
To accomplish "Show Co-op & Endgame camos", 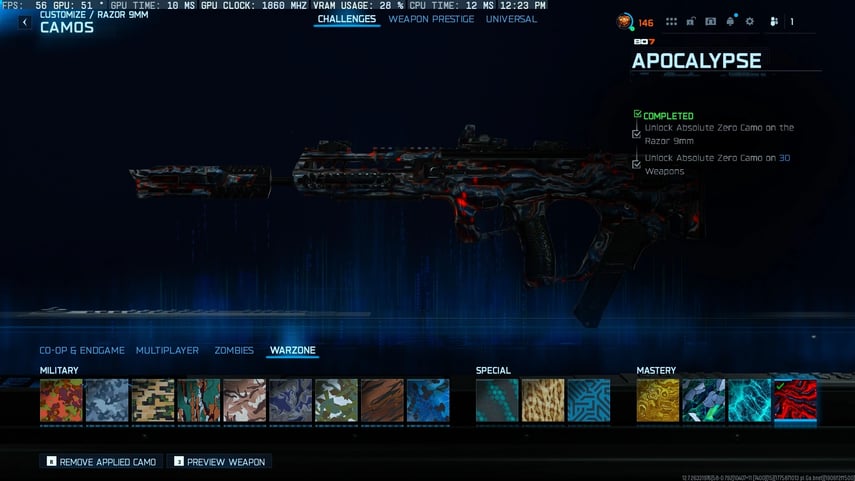I will 82,351.
